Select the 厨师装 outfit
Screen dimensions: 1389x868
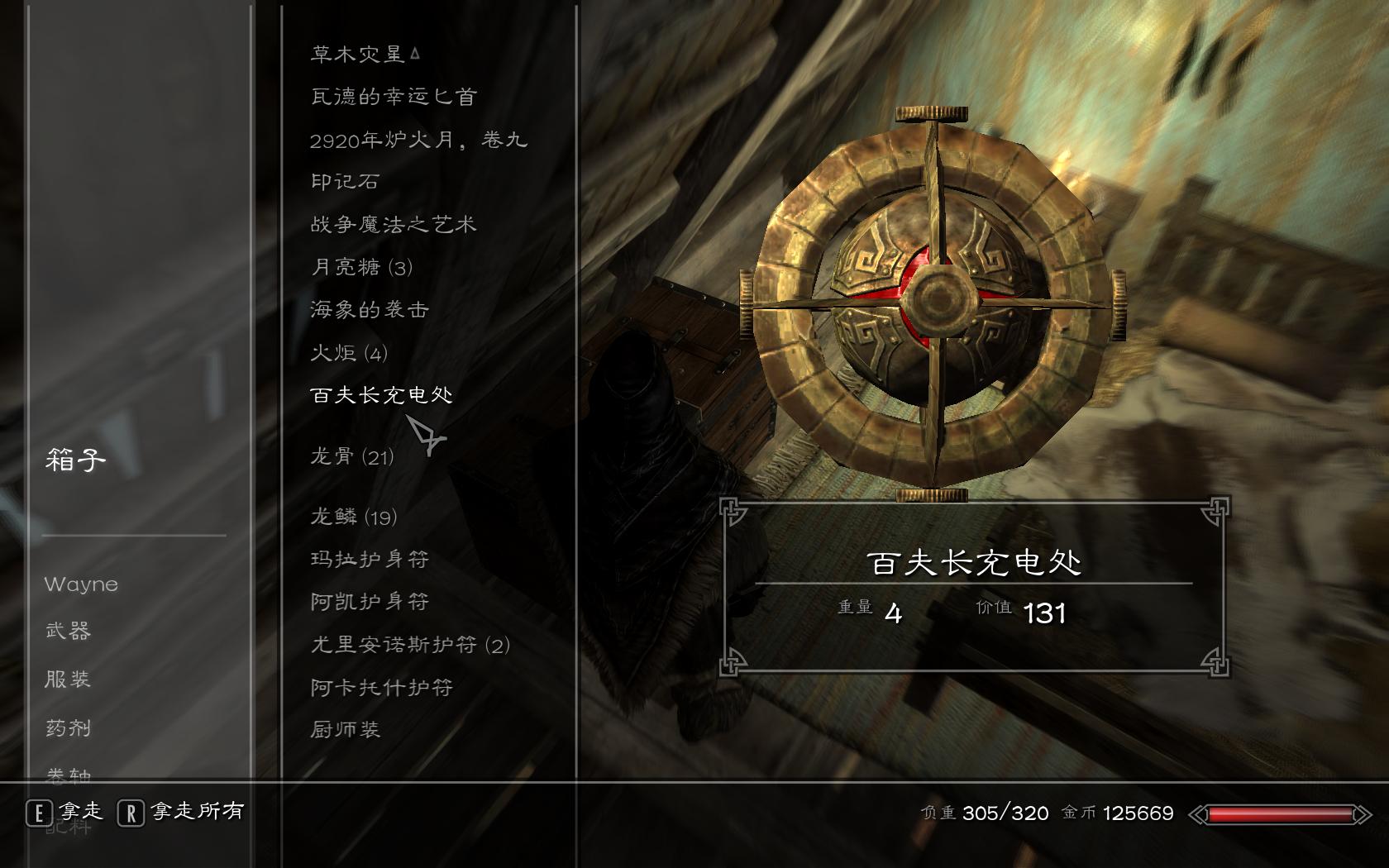pyautogui.click(x=345, y=729)
